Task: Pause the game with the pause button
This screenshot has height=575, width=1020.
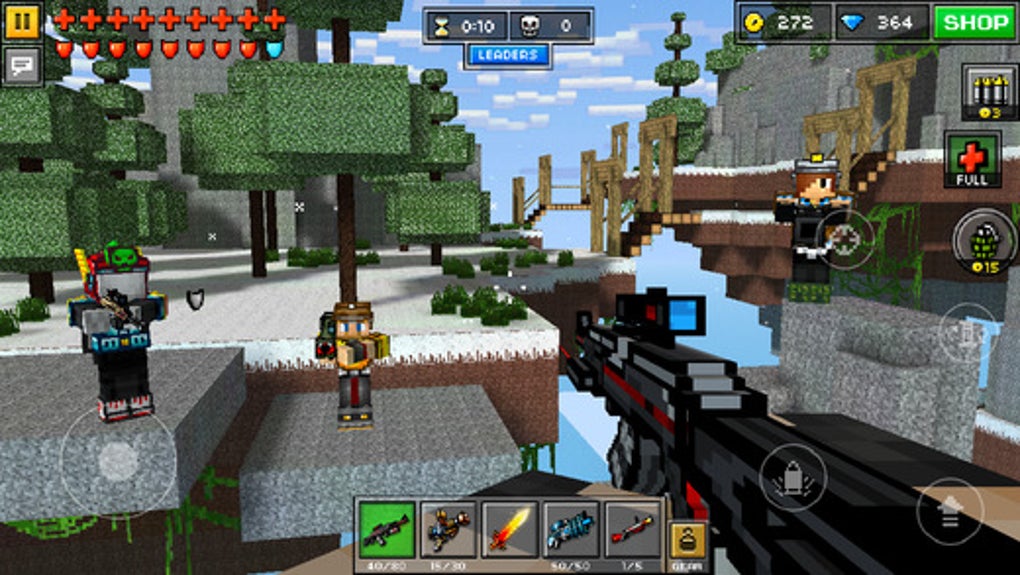Action: pos(22,22)
